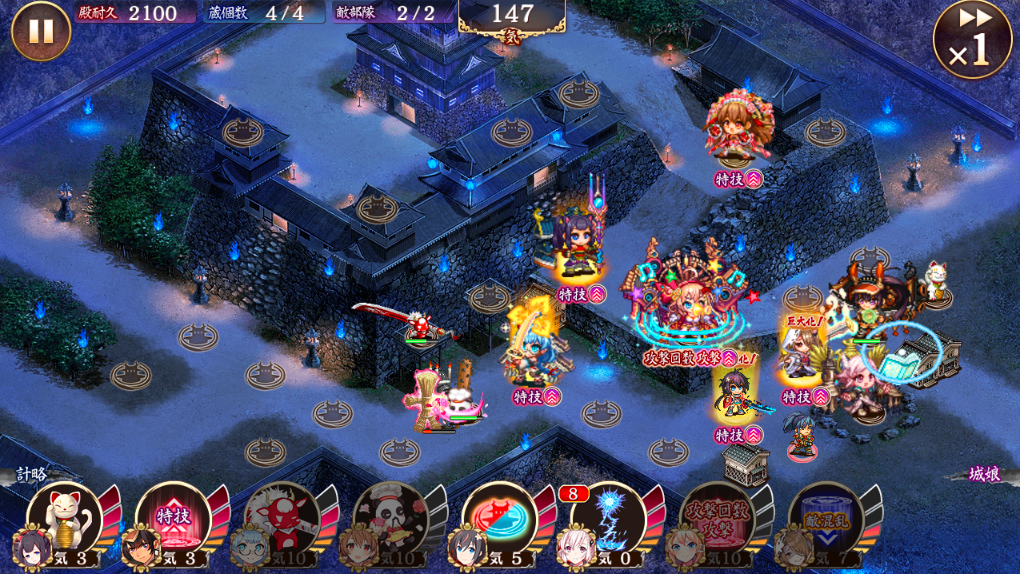Screen dimensions: 1020x574
Task: Select the red ox stratagem icon
Action: [282, 519]
